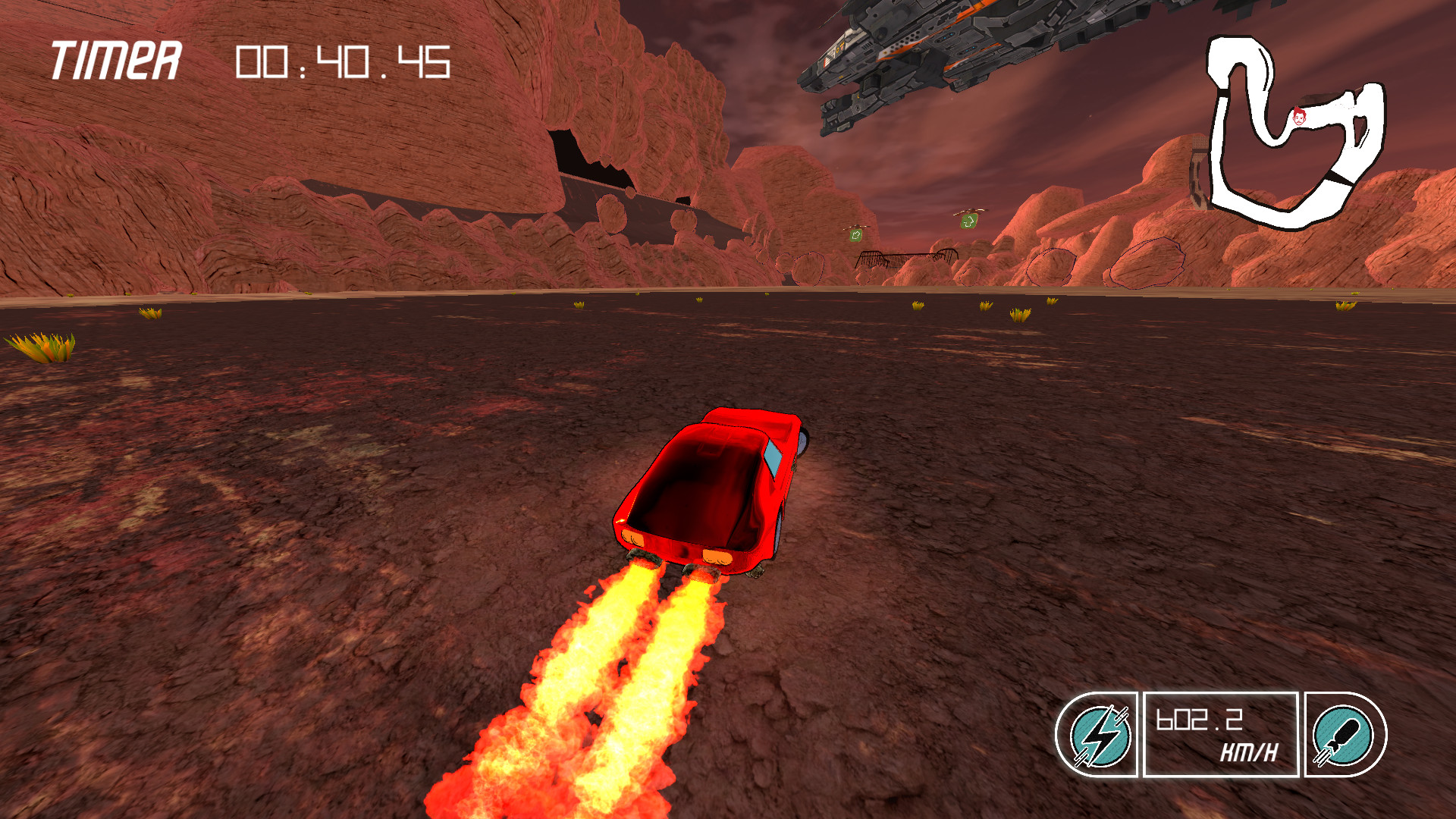This screenshot has width=1456, height=819.
Task: Click the fence barrier on the track ahead
Action: tap(907, 256)
